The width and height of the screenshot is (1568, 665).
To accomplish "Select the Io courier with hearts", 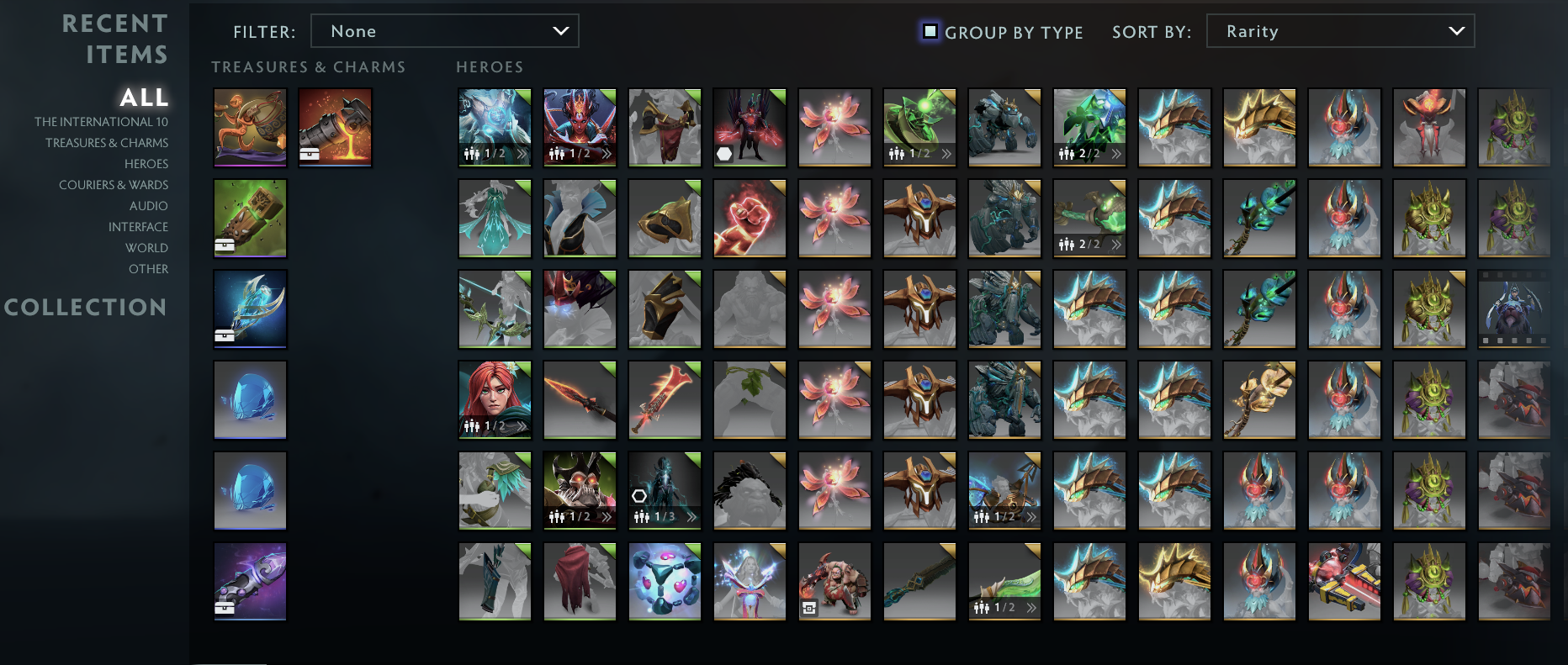I will pyautogui.click(x=665, y=581).
